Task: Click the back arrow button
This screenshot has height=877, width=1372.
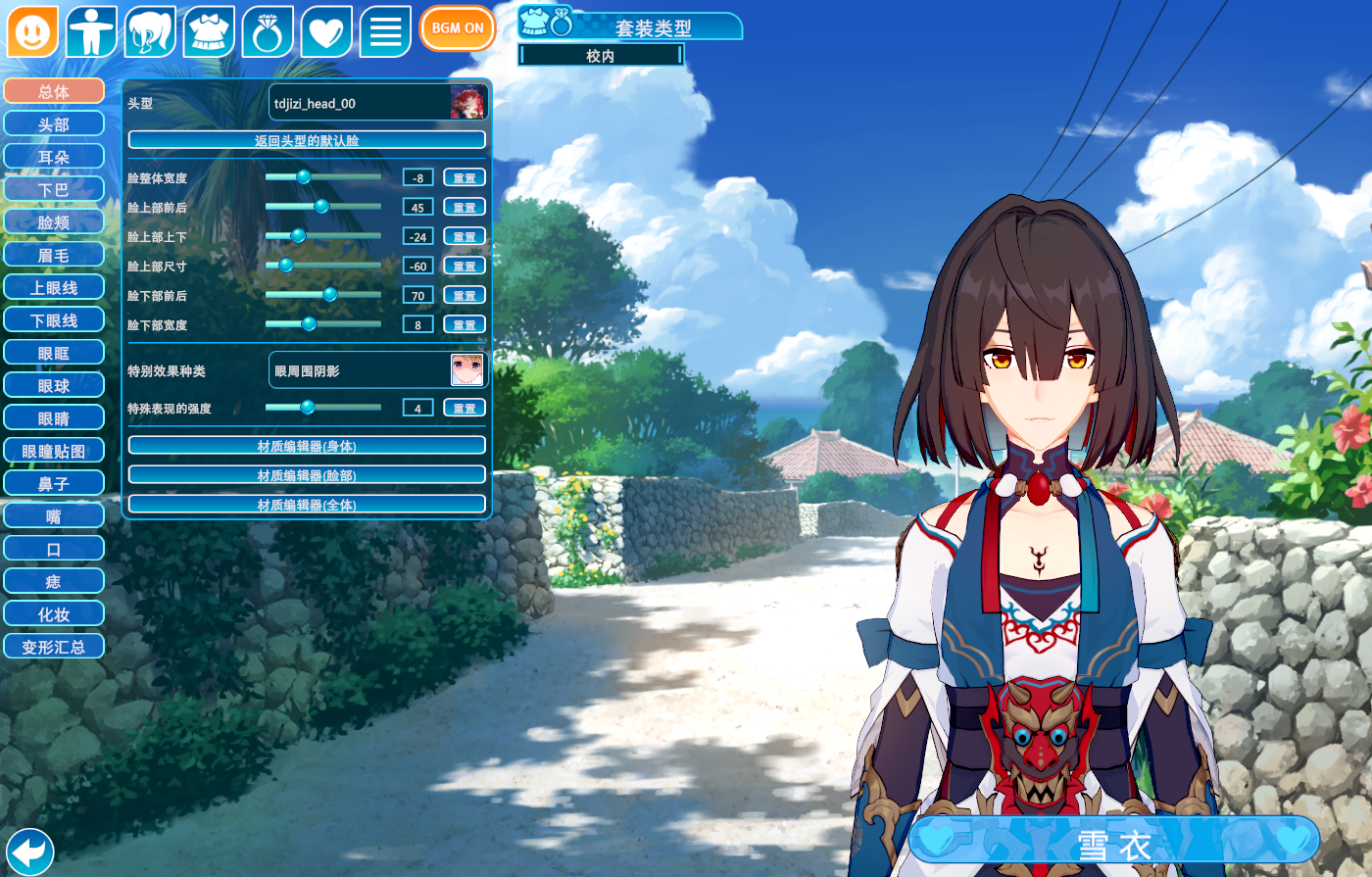Action: 29,851
